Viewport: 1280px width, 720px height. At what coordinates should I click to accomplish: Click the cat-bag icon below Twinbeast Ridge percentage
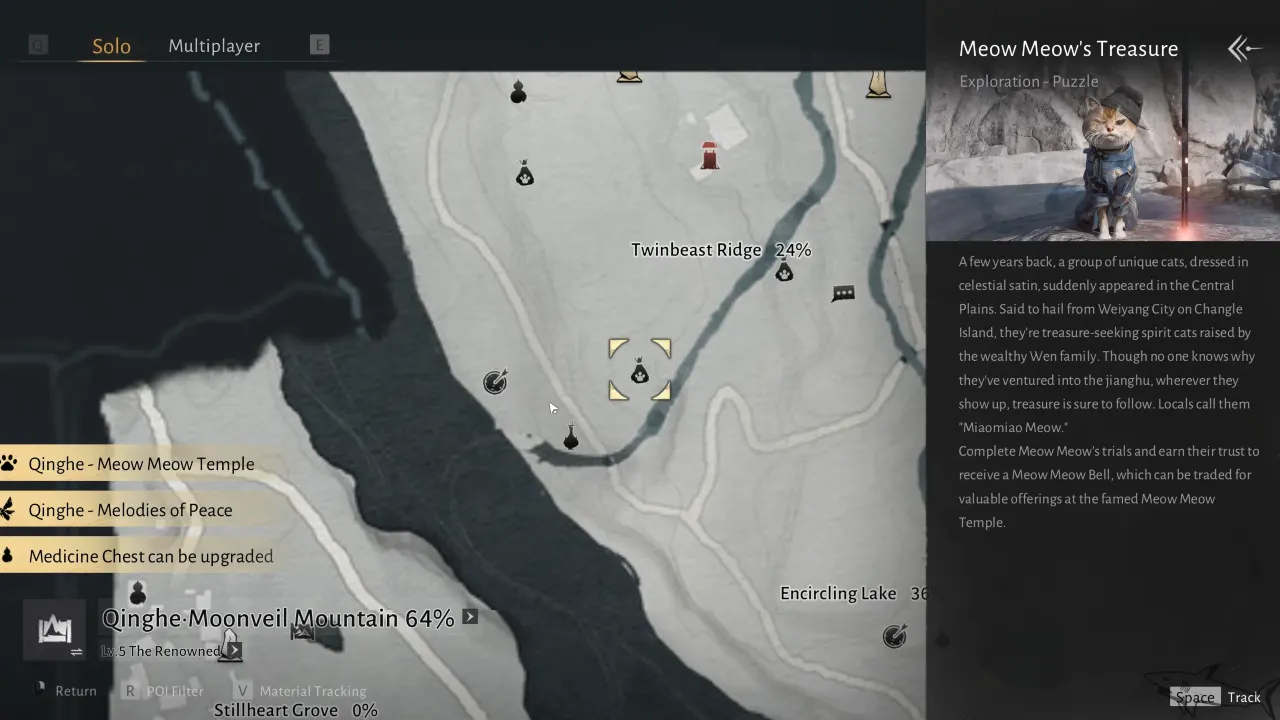(785, 271)
